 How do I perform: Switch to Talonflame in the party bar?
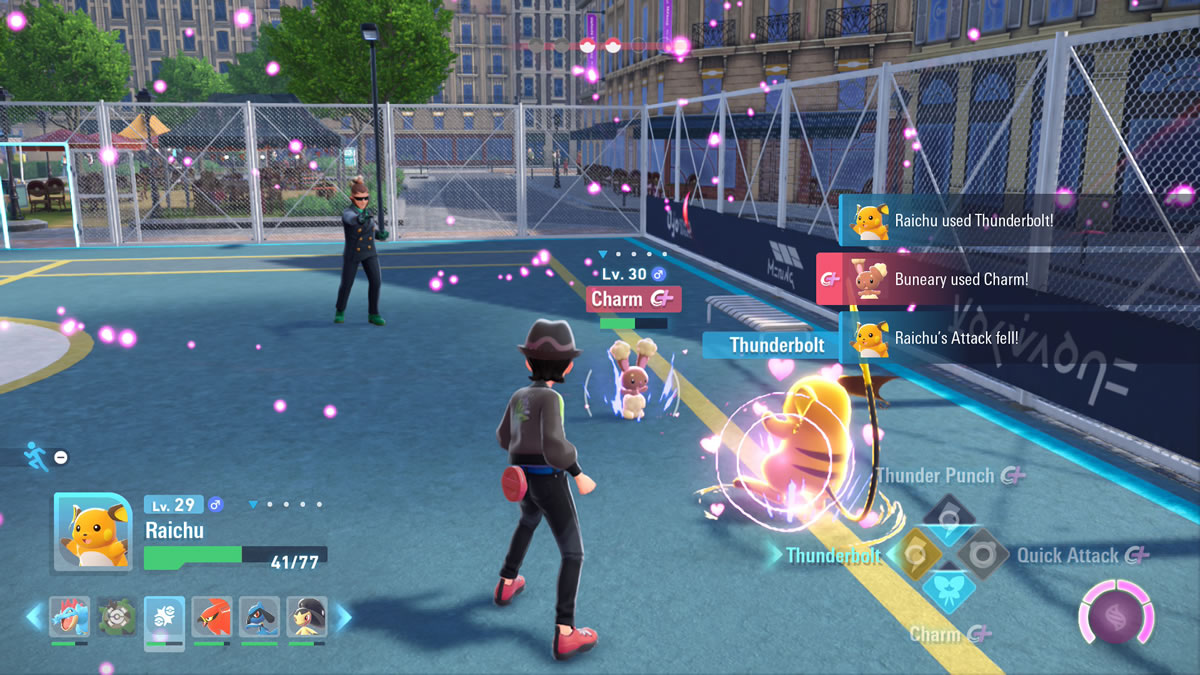click(x=212, y=617)
